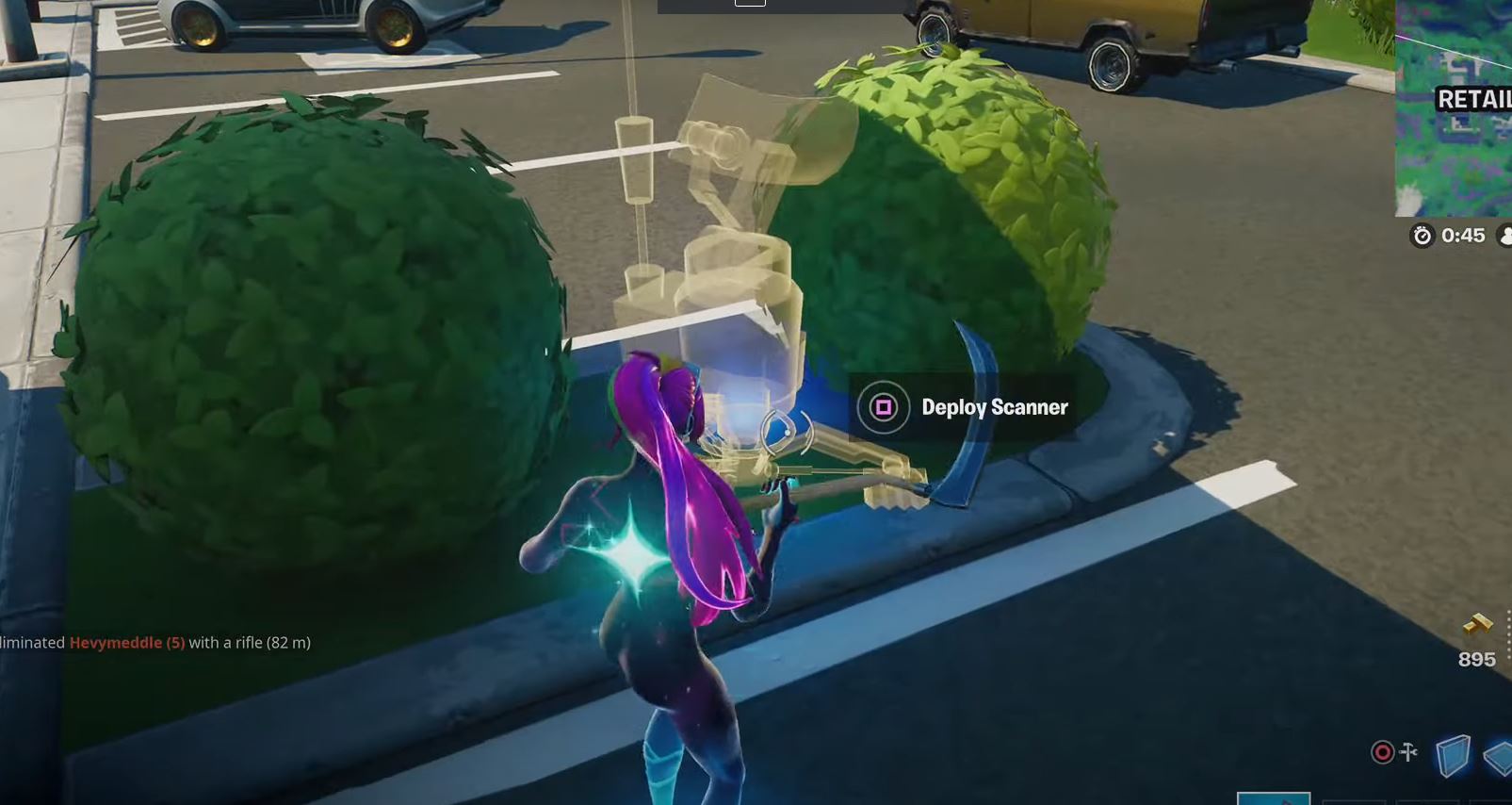
Task: Click the stopwatch icon next to the match timer
Action: [x=1422, y=236]
